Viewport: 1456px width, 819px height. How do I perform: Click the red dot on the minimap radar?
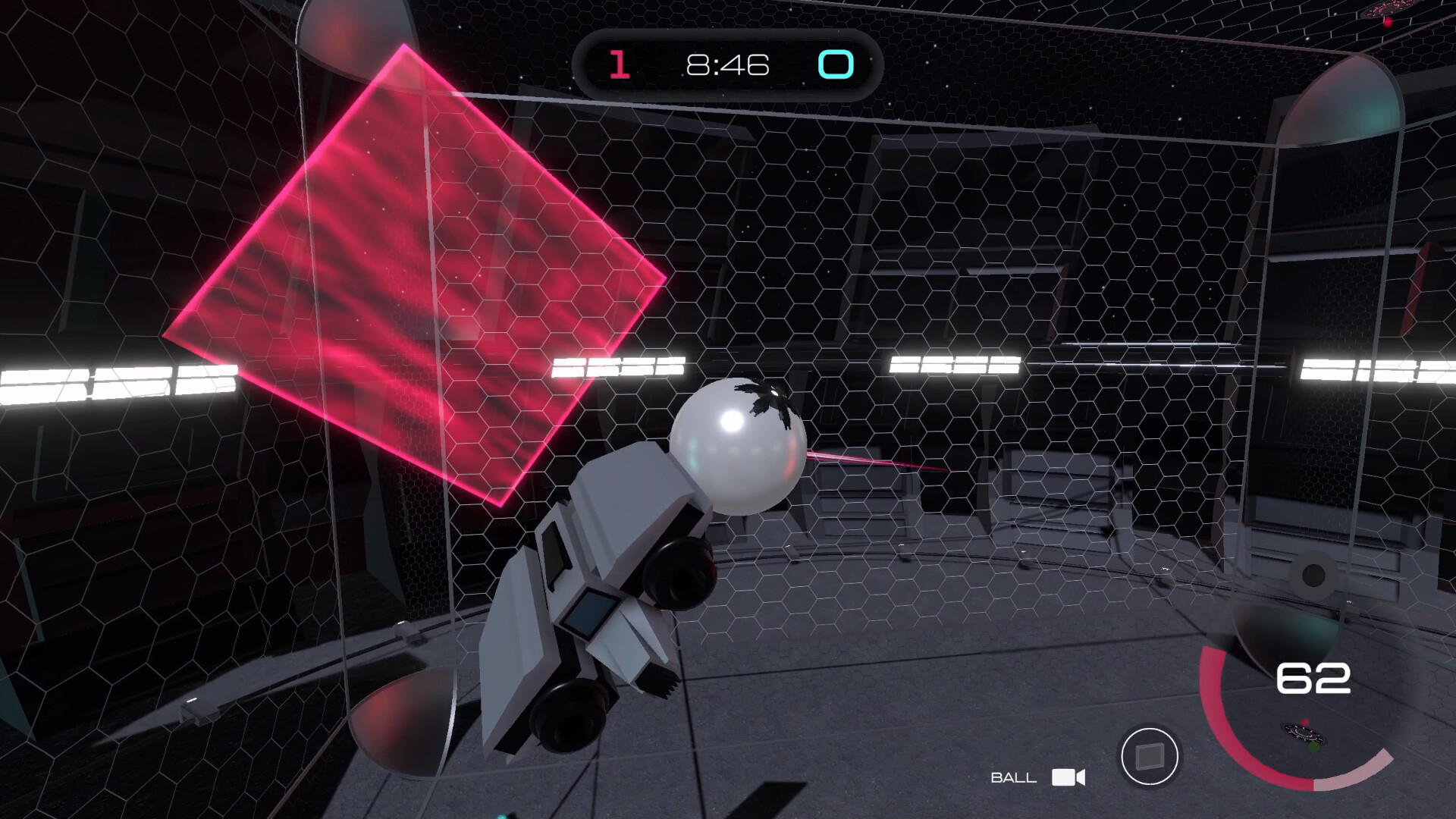tap(1305, 721)
